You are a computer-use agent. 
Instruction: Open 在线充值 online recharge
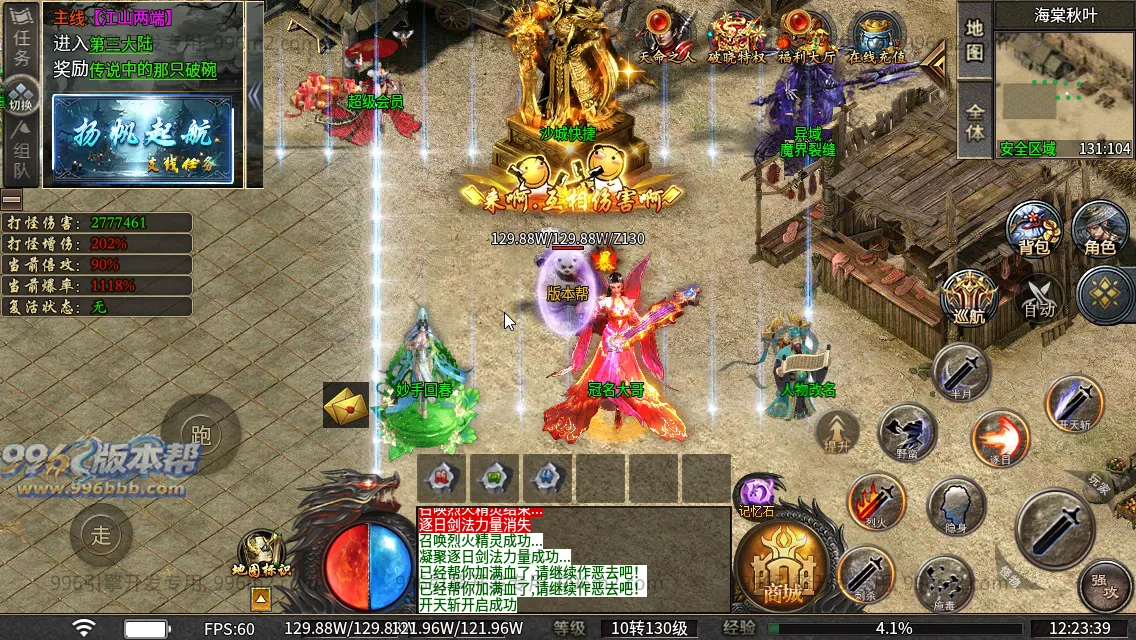(x=874, y=35)
